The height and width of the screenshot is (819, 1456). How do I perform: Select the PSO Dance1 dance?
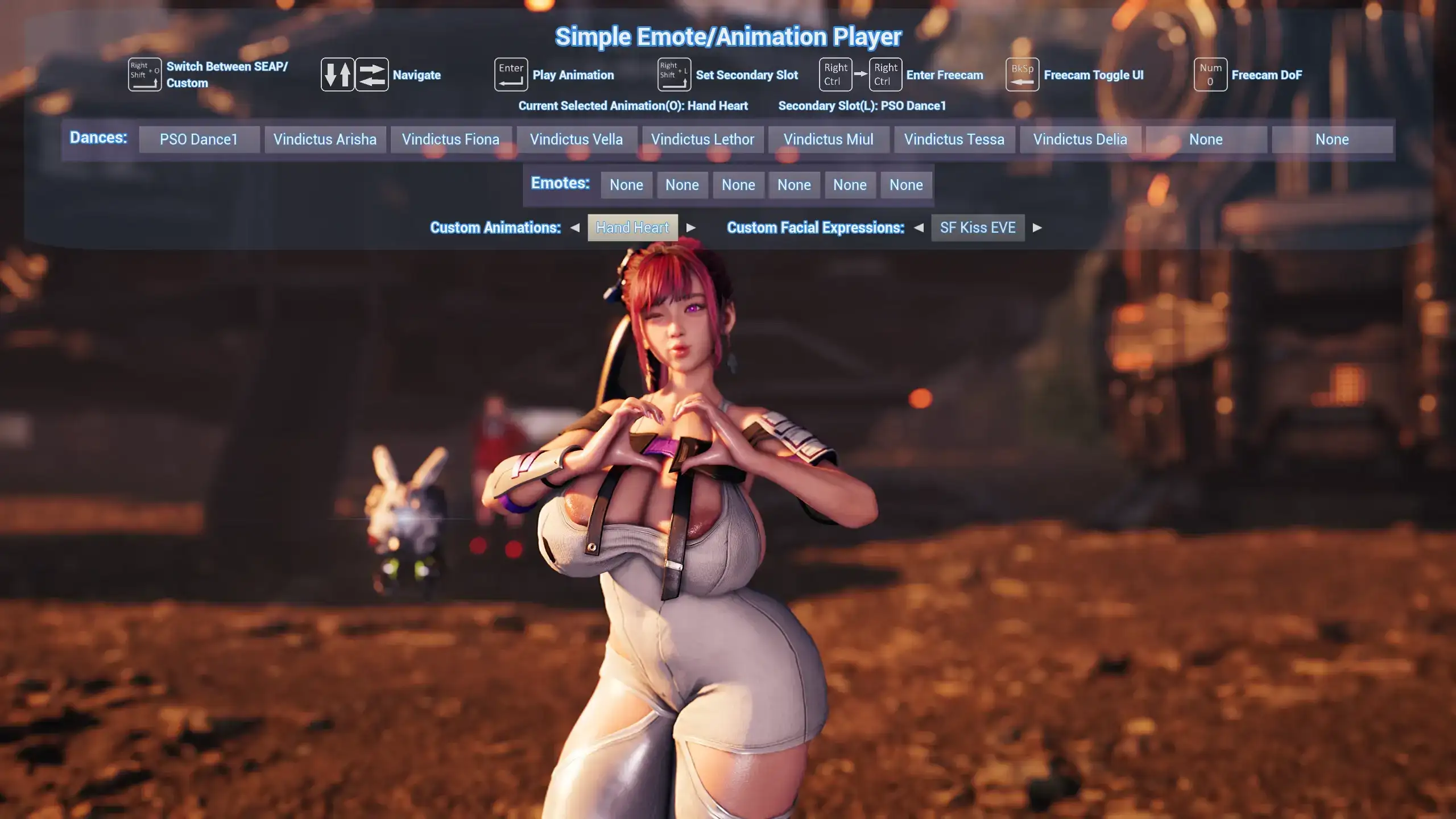[x=198, y=139]
